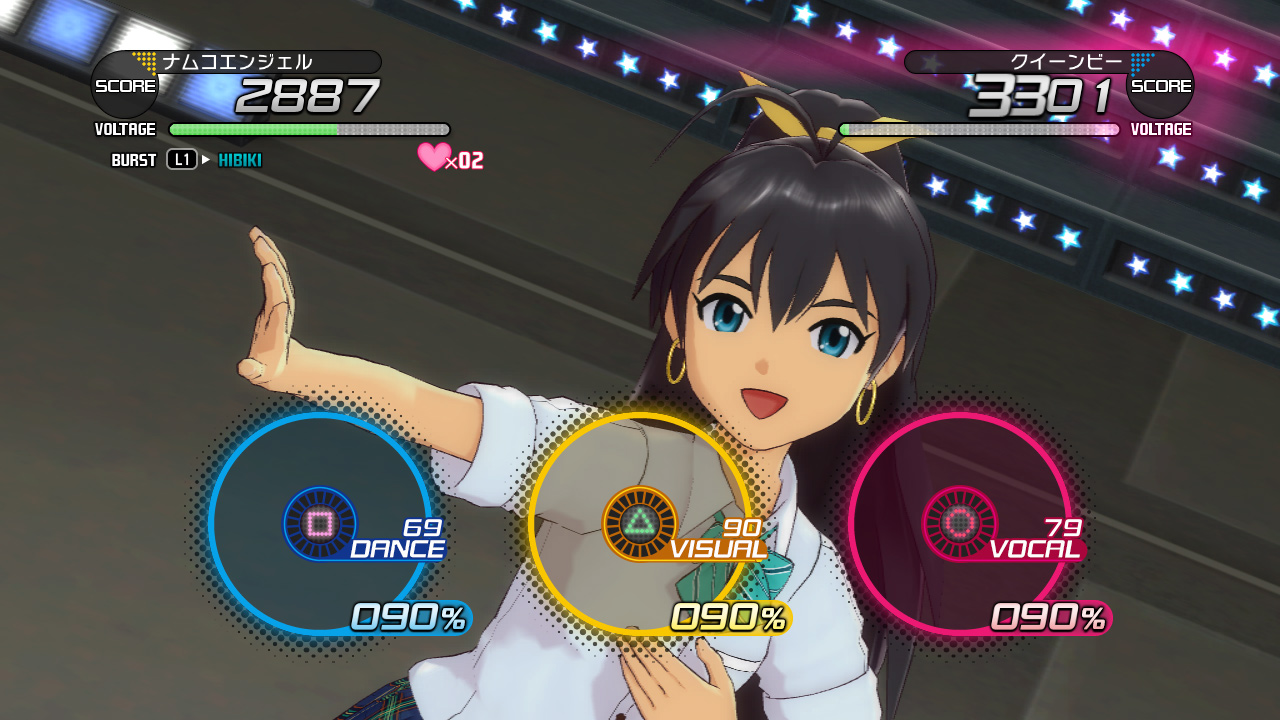Hit the pink Vocal appeal circle
This screenshot has height=720, width=1280.
[960, 523]
